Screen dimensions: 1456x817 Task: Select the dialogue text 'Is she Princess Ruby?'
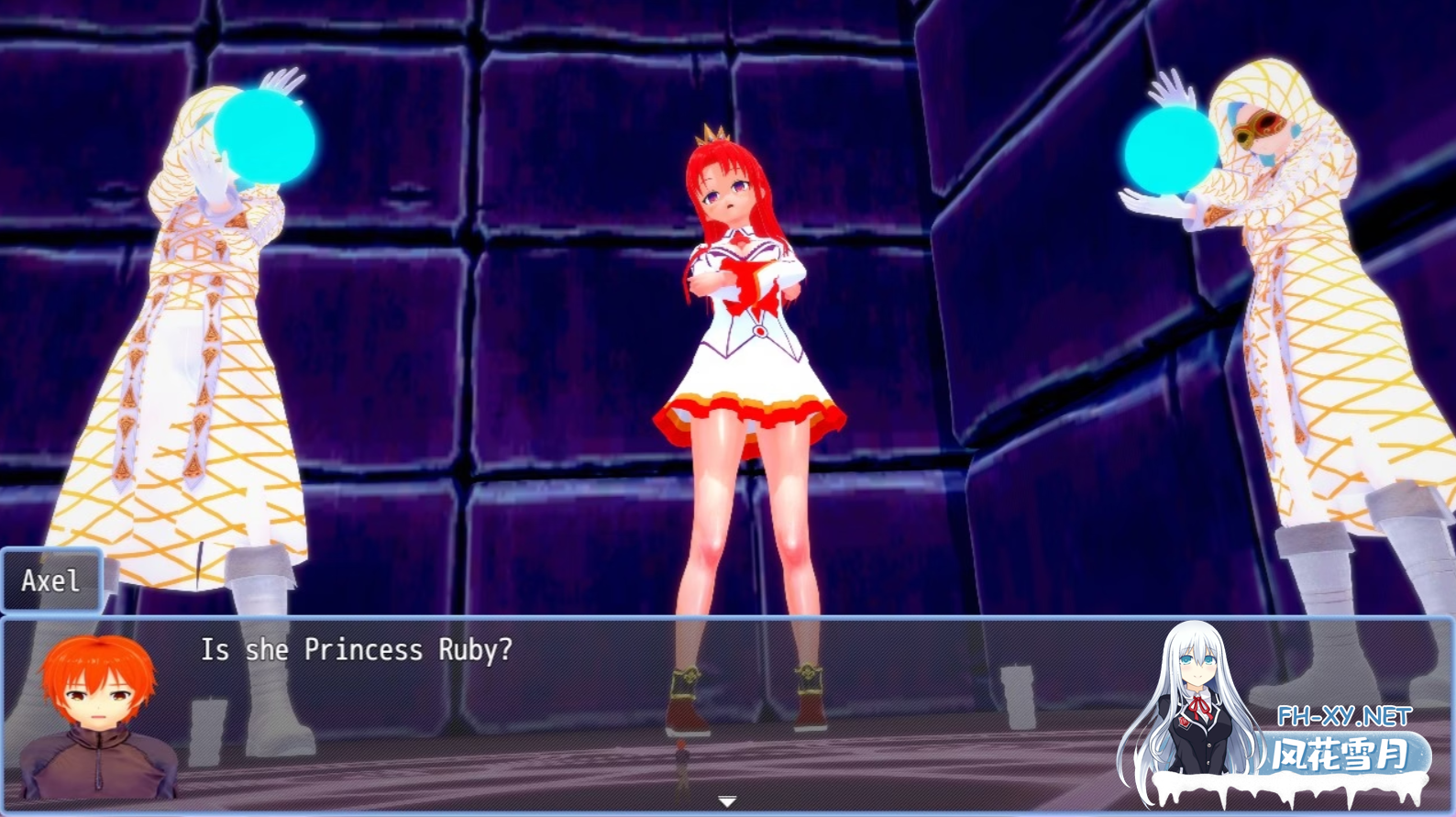pyautogui.click(x=351, y=651)
